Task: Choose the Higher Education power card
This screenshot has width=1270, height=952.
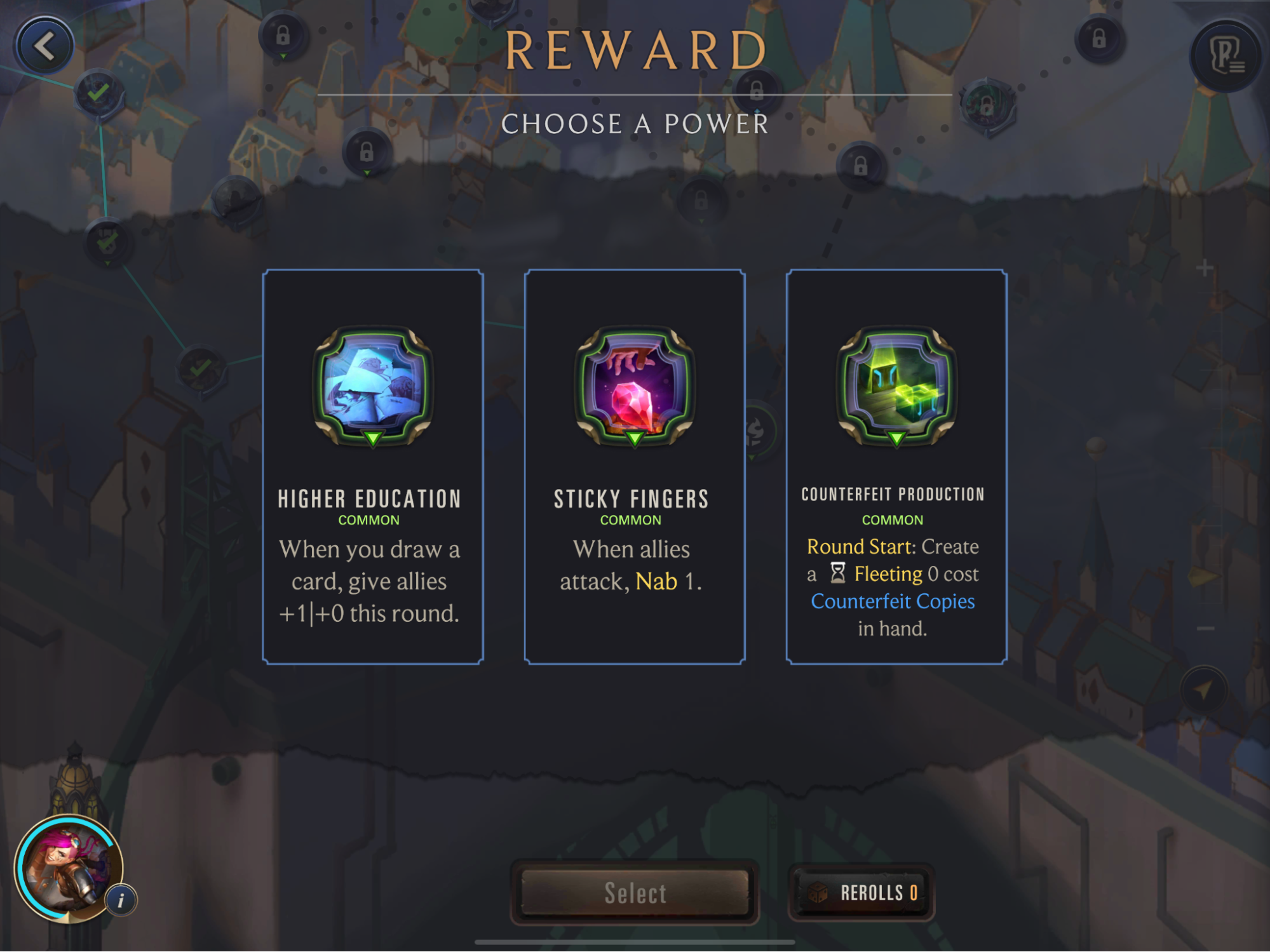Action: tap(373, 467)
